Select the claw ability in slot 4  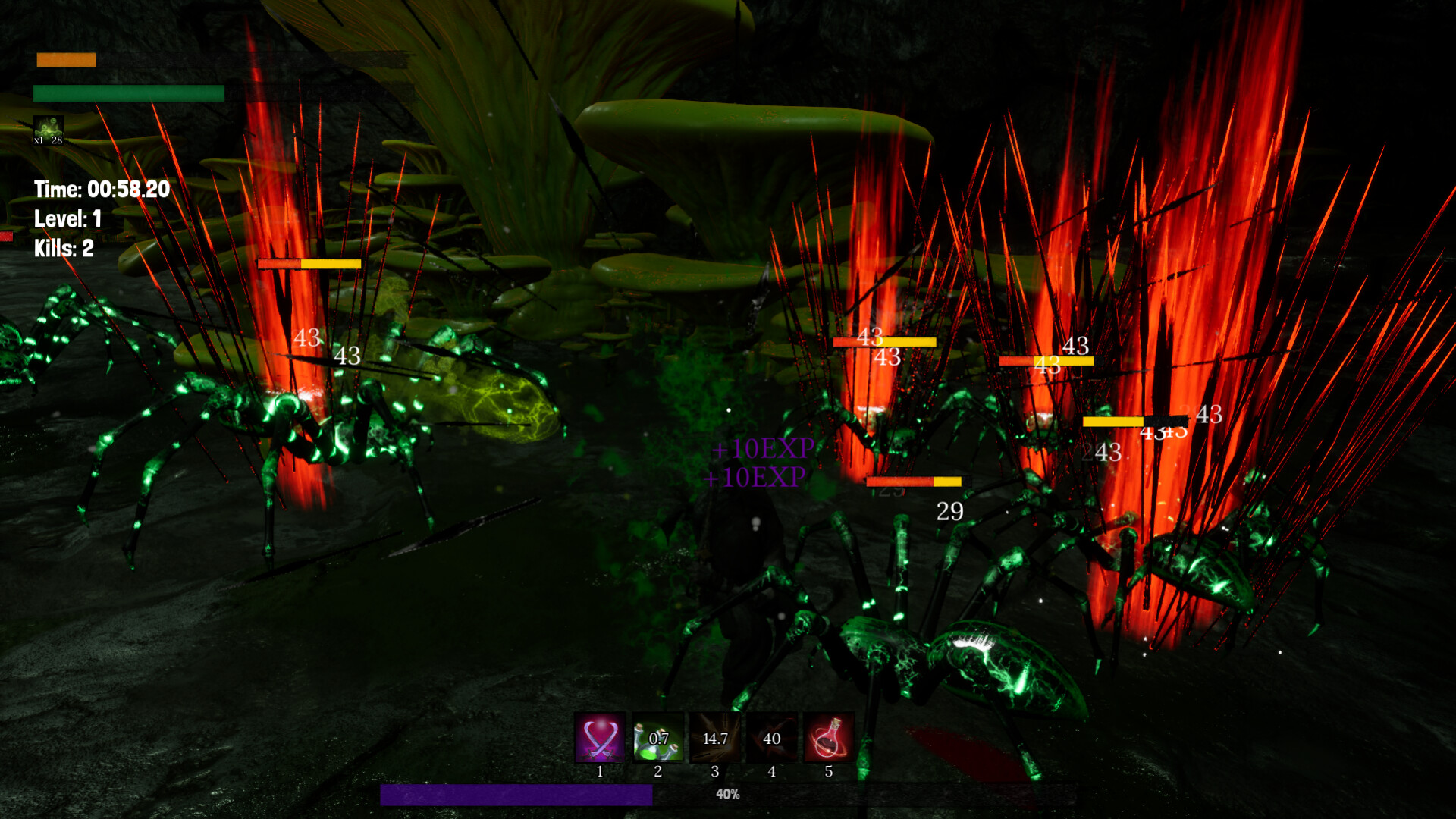pos(772,738)
